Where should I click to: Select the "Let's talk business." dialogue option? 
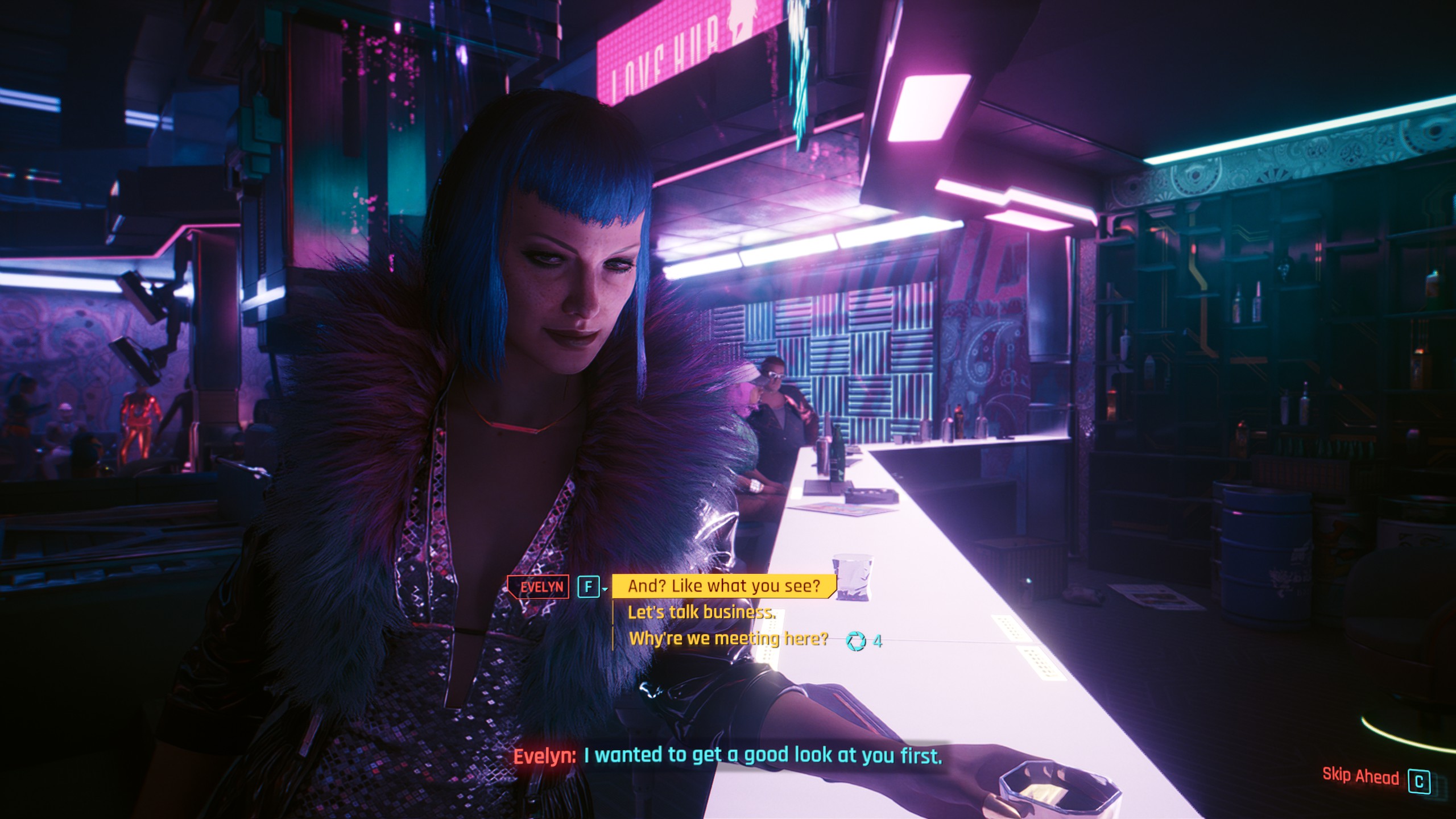click(x=701, y=613)
